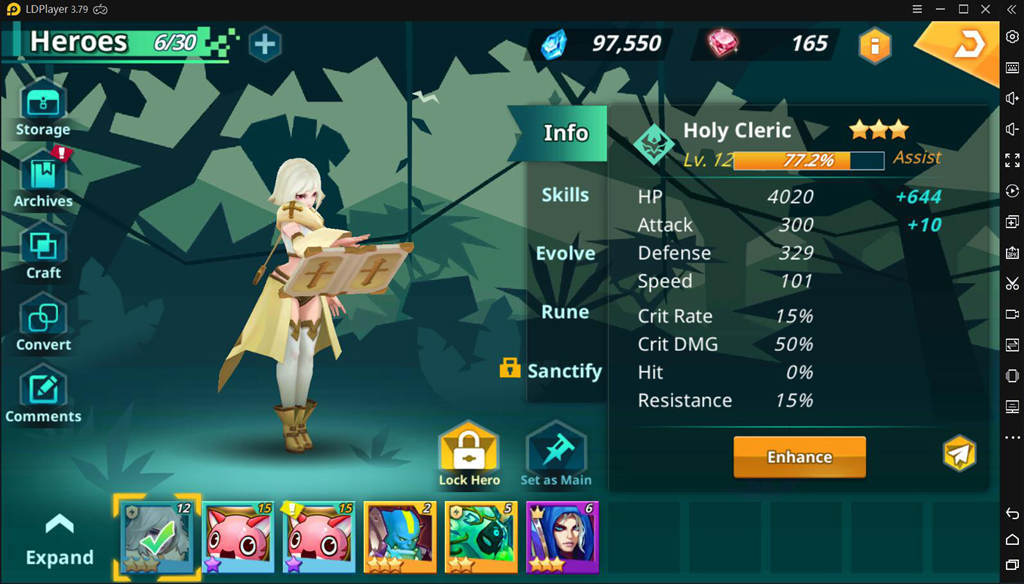Select the Info tab
The height and width of the screenshot is (584, 1024).
pyautogui.click(x=565, y=133)
